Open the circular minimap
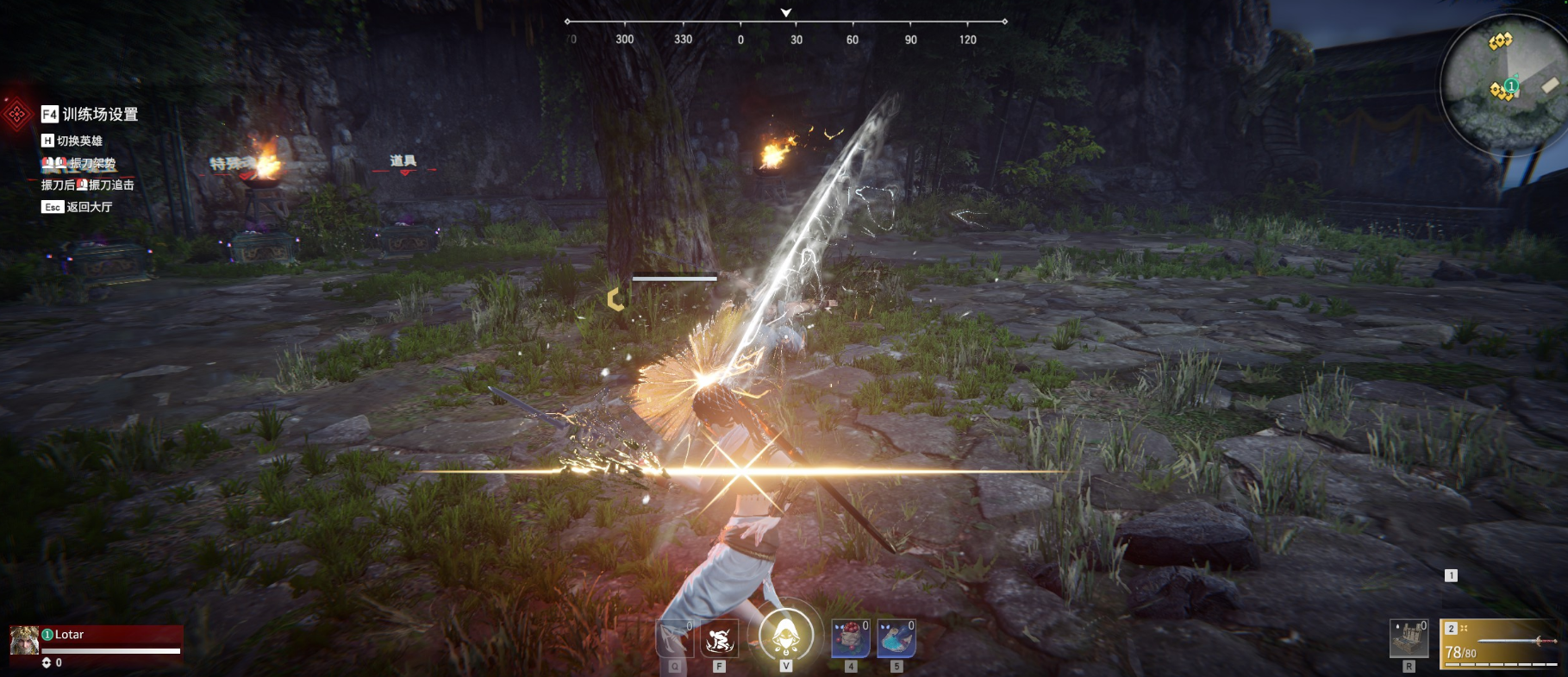The width and height of the screenshot is (1568, 677). click(1503, 84)
